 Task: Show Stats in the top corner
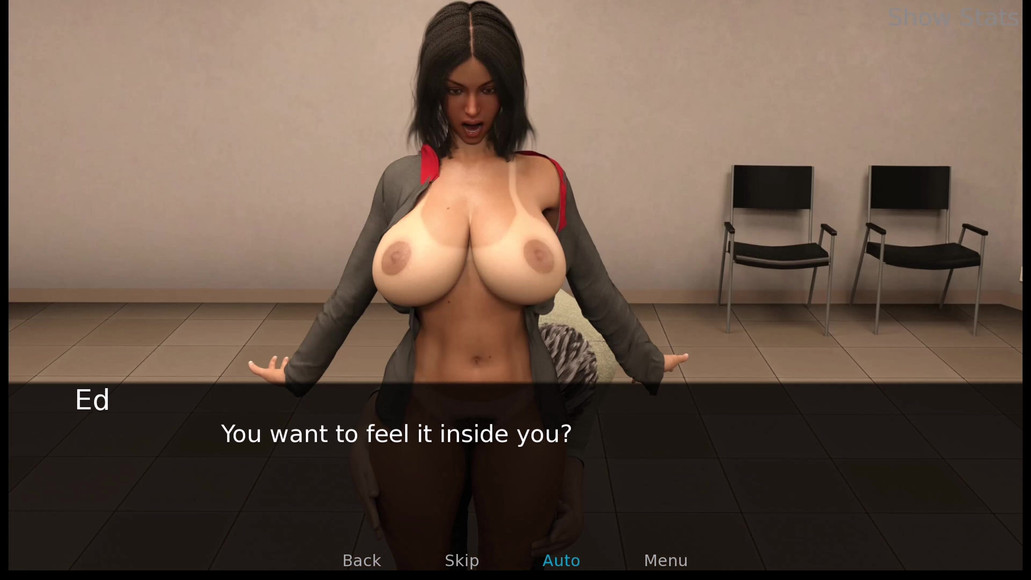coord(953,17)
